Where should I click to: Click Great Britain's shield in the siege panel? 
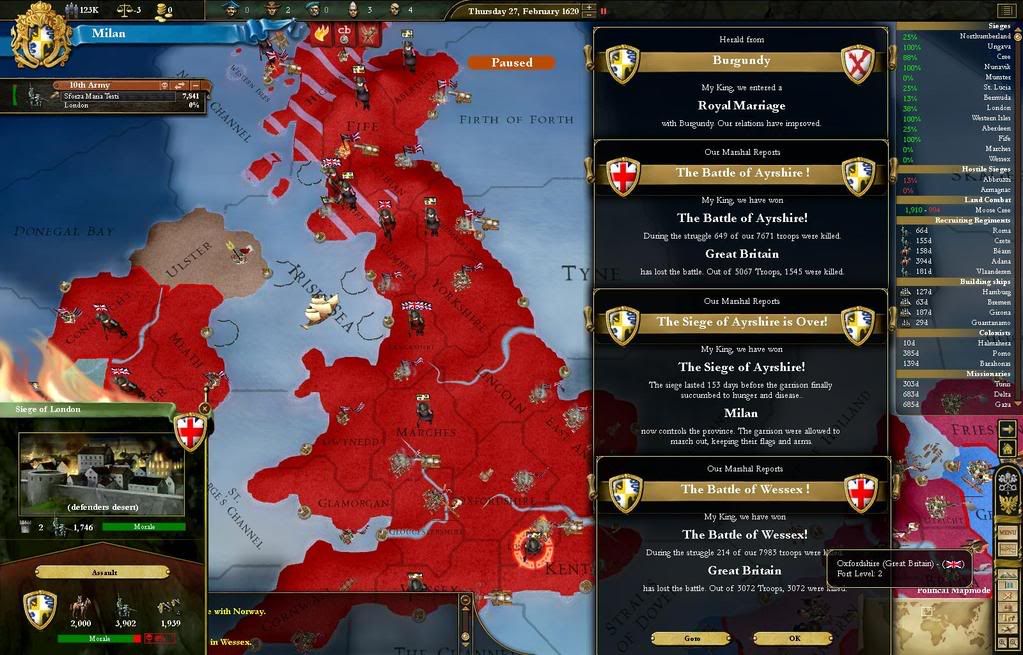click(190, 431)
